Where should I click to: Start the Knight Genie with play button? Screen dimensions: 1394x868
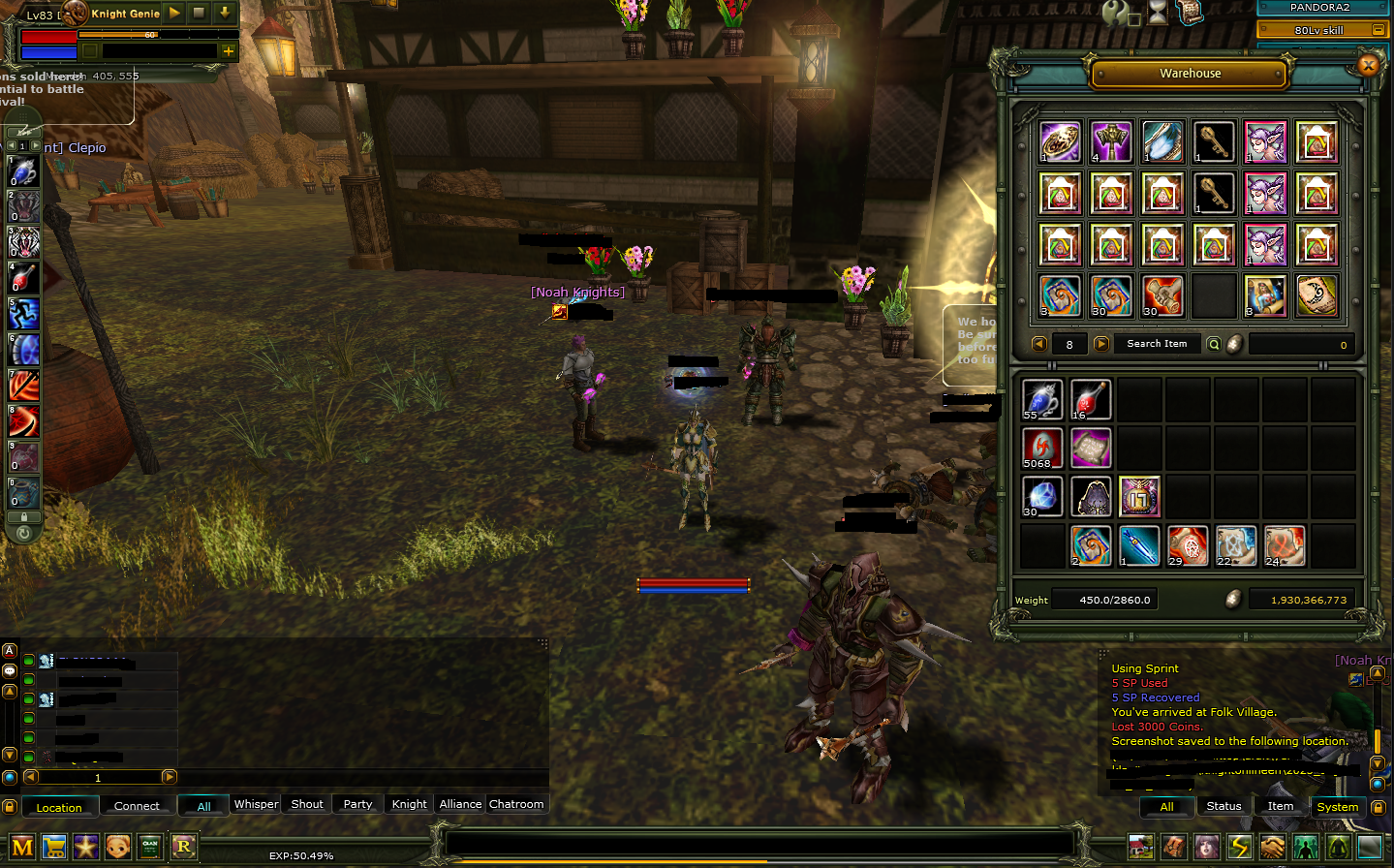point(174,13)
